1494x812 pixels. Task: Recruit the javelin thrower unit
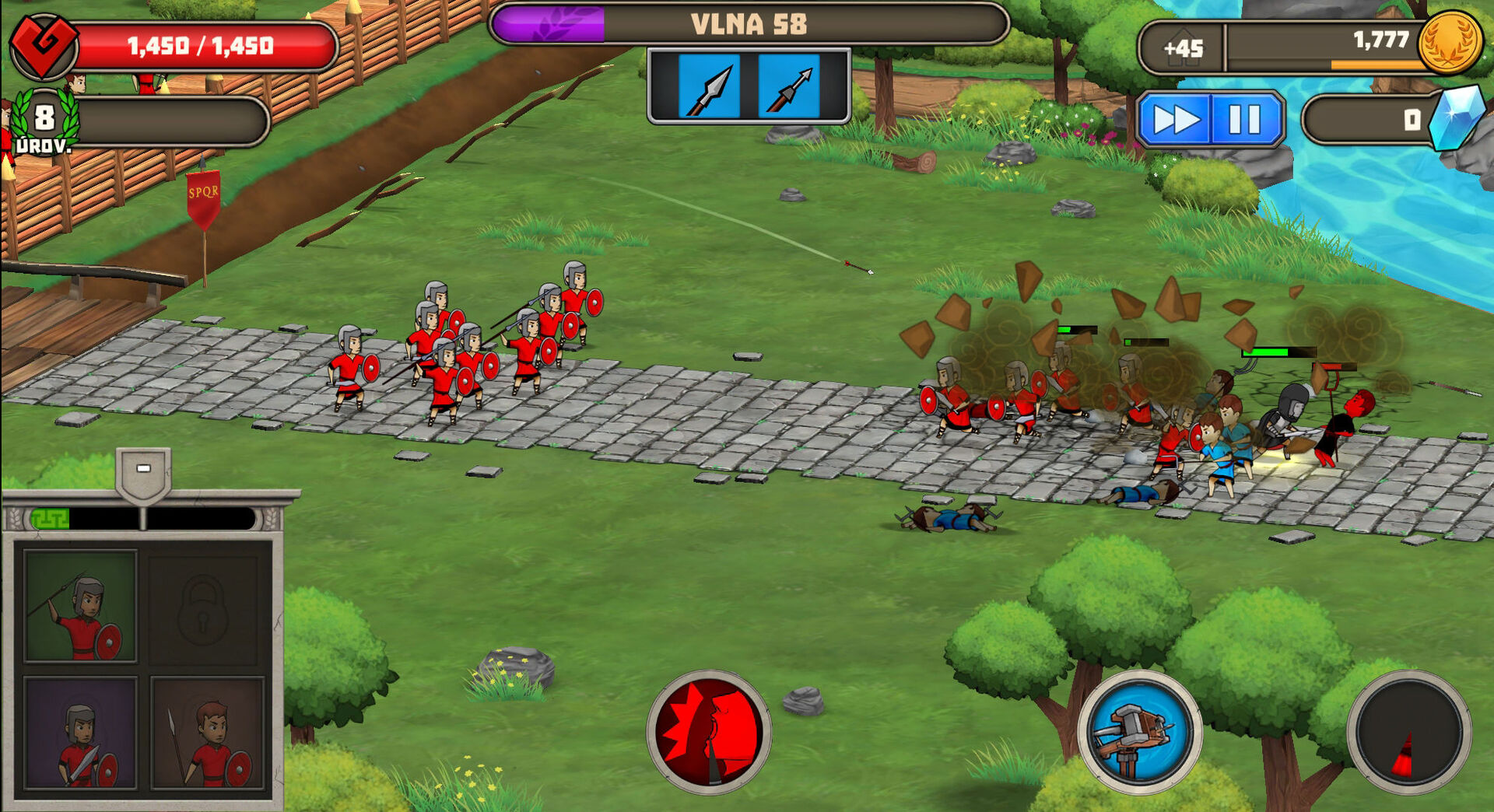point(80,607)
